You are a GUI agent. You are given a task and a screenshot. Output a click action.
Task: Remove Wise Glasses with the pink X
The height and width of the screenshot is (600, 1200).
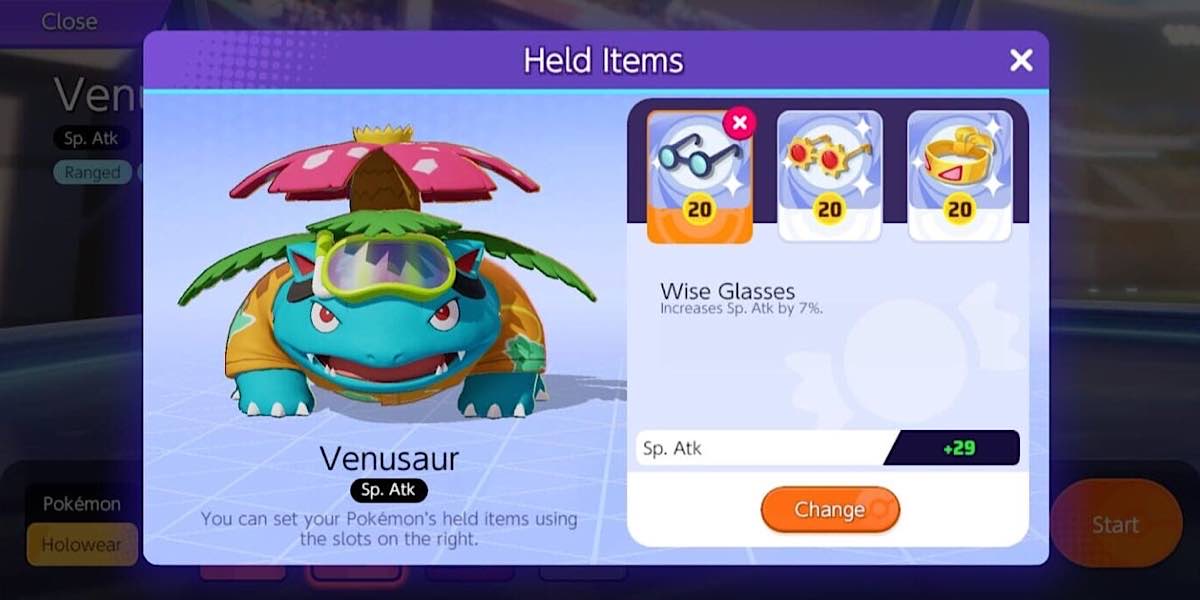tap(739, 123)
